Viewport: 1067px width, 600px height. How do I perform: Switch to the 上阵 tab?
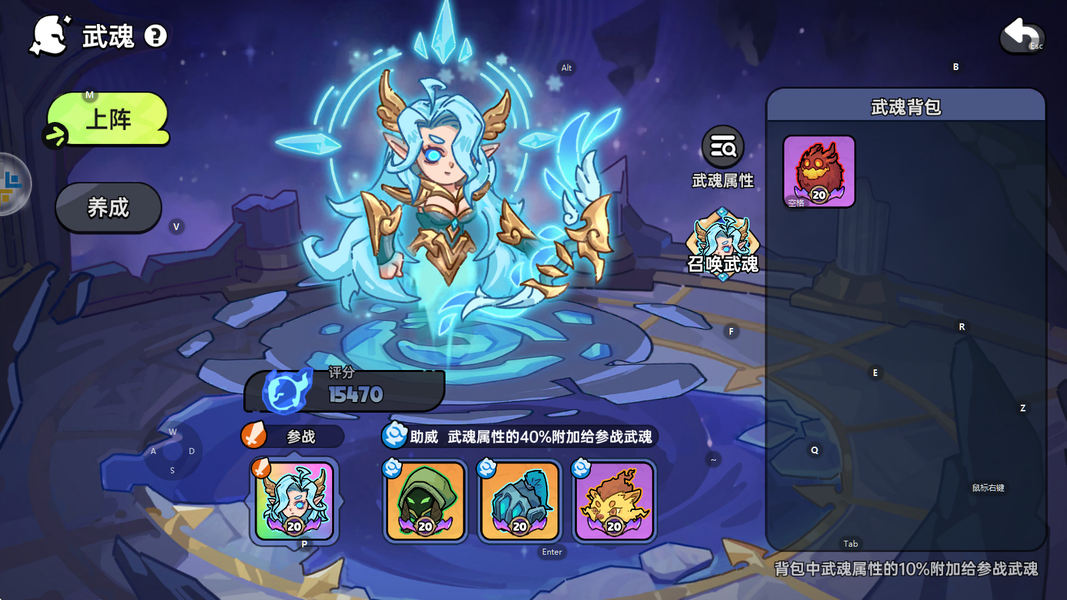[x=108, y=120]
